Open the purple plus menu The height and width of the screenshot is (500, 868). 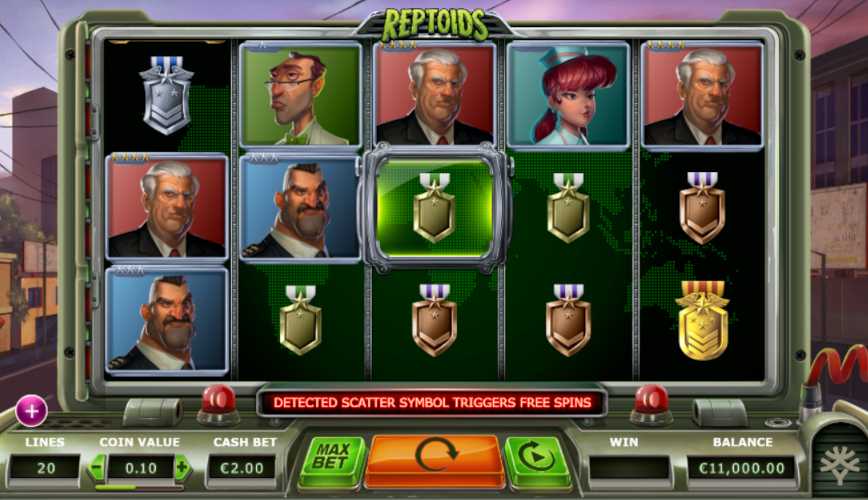(x=31, y=410)
